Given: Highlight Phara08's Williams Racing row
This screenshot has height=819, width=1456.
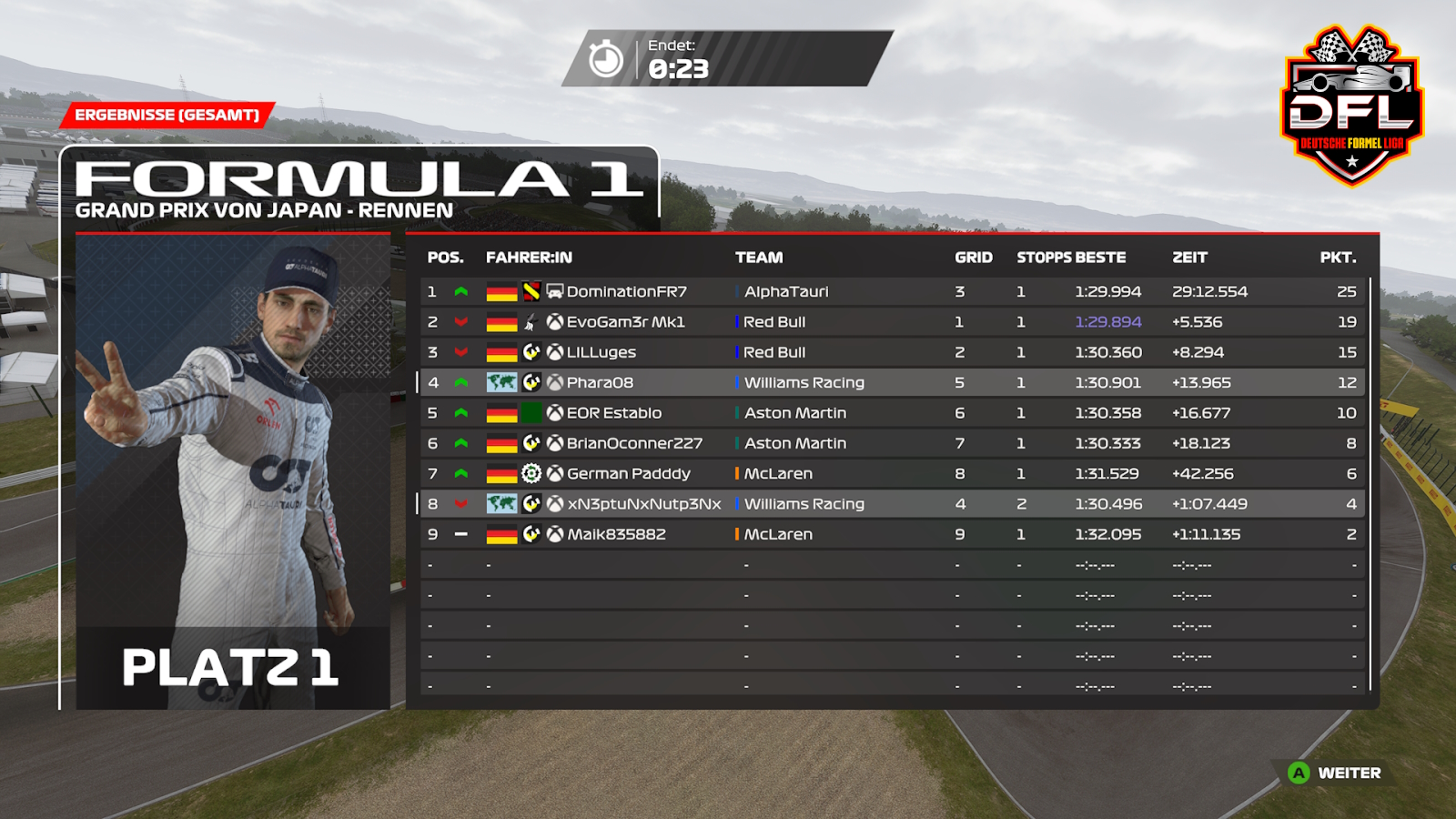Looking at the screenshot, I should (x=892, y=383).
